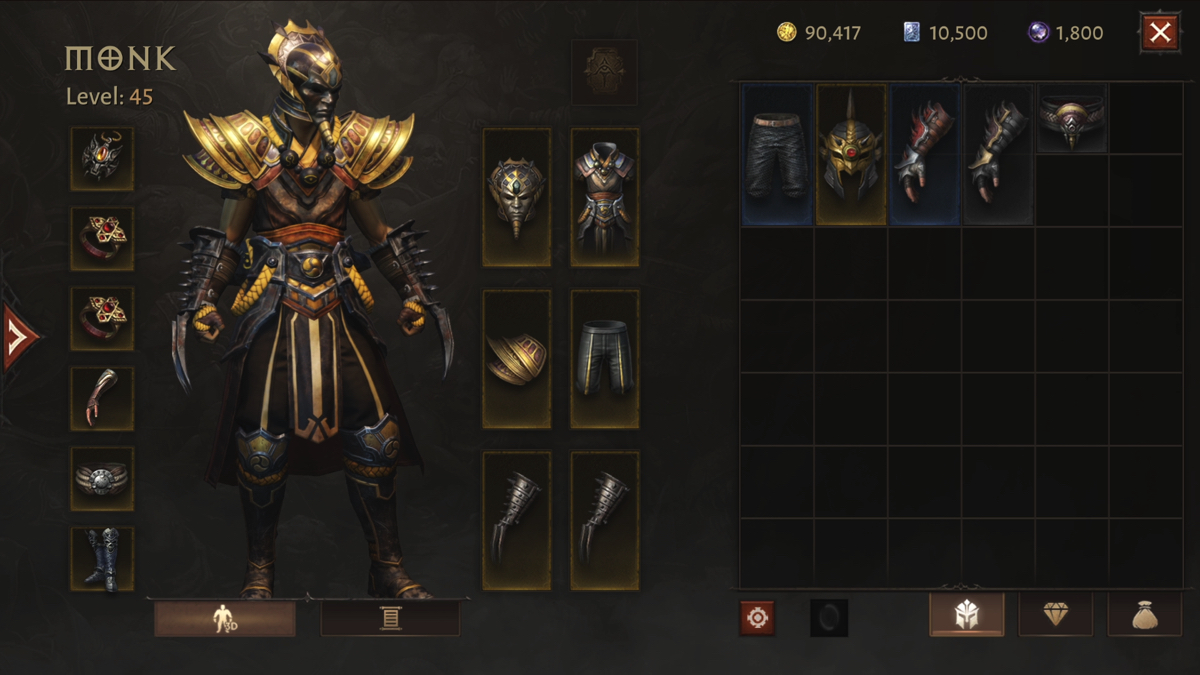Select the golden spiked helmet in the bag

(x=851, y=154)
